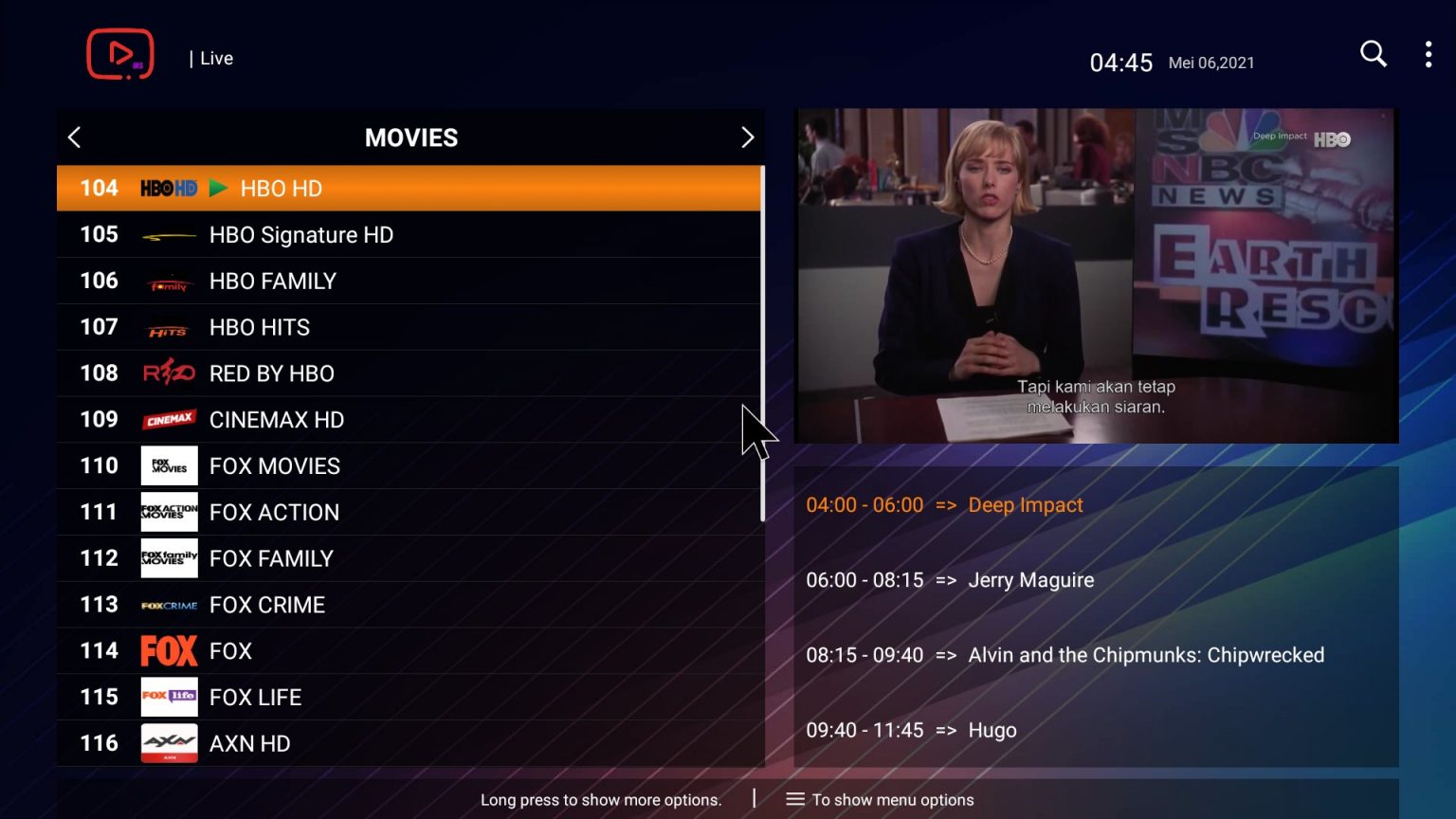The width and height of the screenshot is (1456, 819).
Task: Click the FOX Life channel logo
Action: click(169, 697)
